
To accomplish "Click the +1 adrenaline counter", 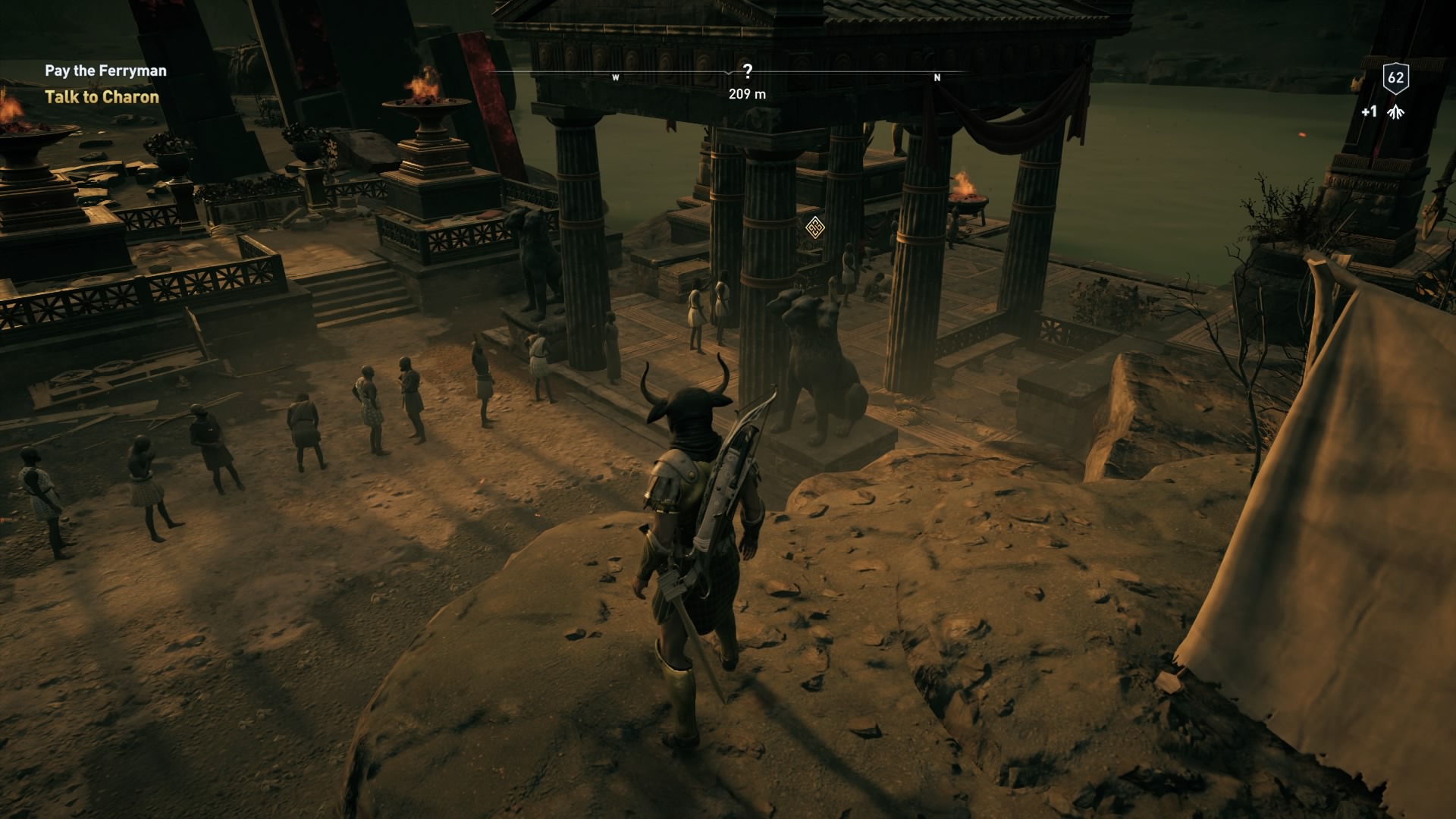I will 1369,112.
